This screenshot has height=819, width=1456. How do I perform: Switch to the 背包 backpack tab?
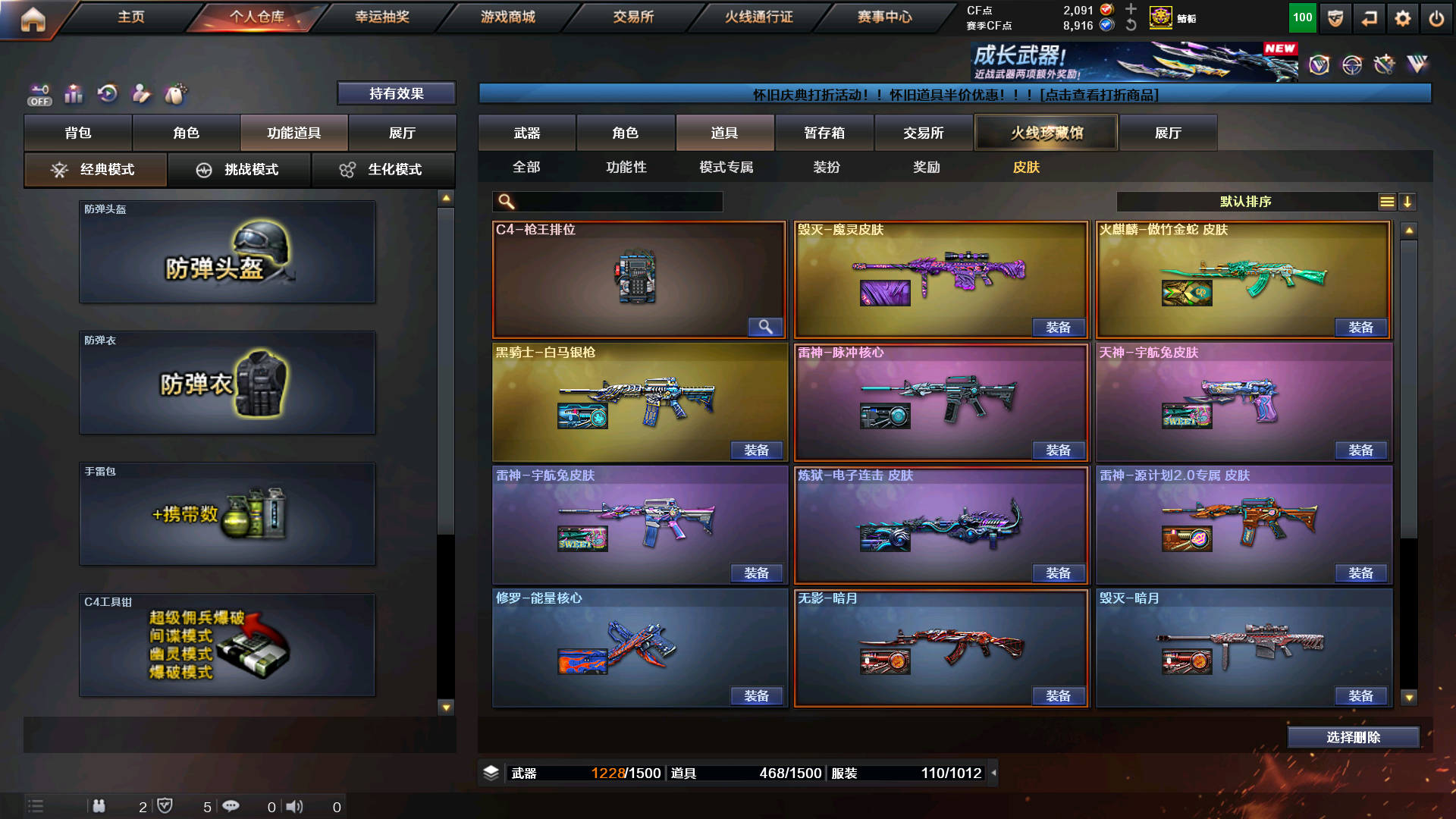[x=78, y=133]
